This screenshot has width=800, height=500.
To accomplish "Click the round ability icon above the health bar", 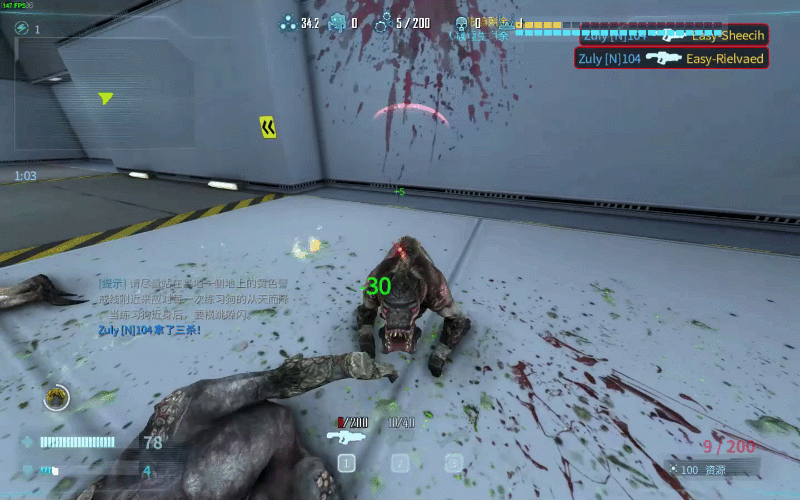I will coord(57,398).
